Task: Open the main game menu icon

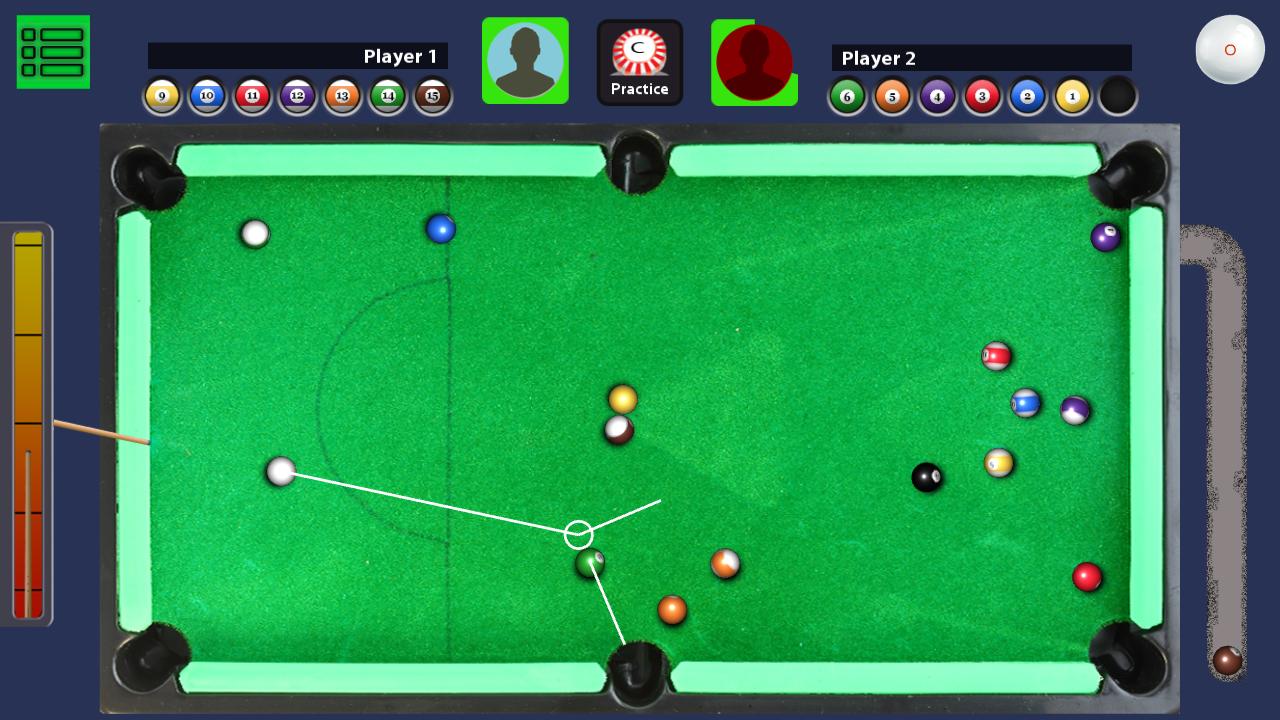Action: click(x=53, y=52)
